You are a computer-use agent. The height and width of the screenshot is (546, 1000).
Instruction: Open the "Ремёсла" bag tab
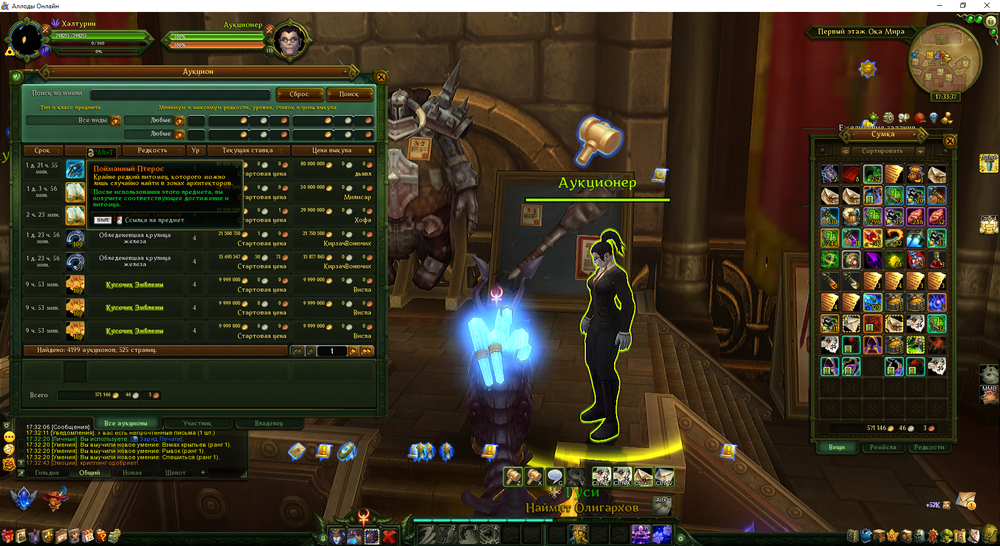pyautogui.click(x=881, y=447)
